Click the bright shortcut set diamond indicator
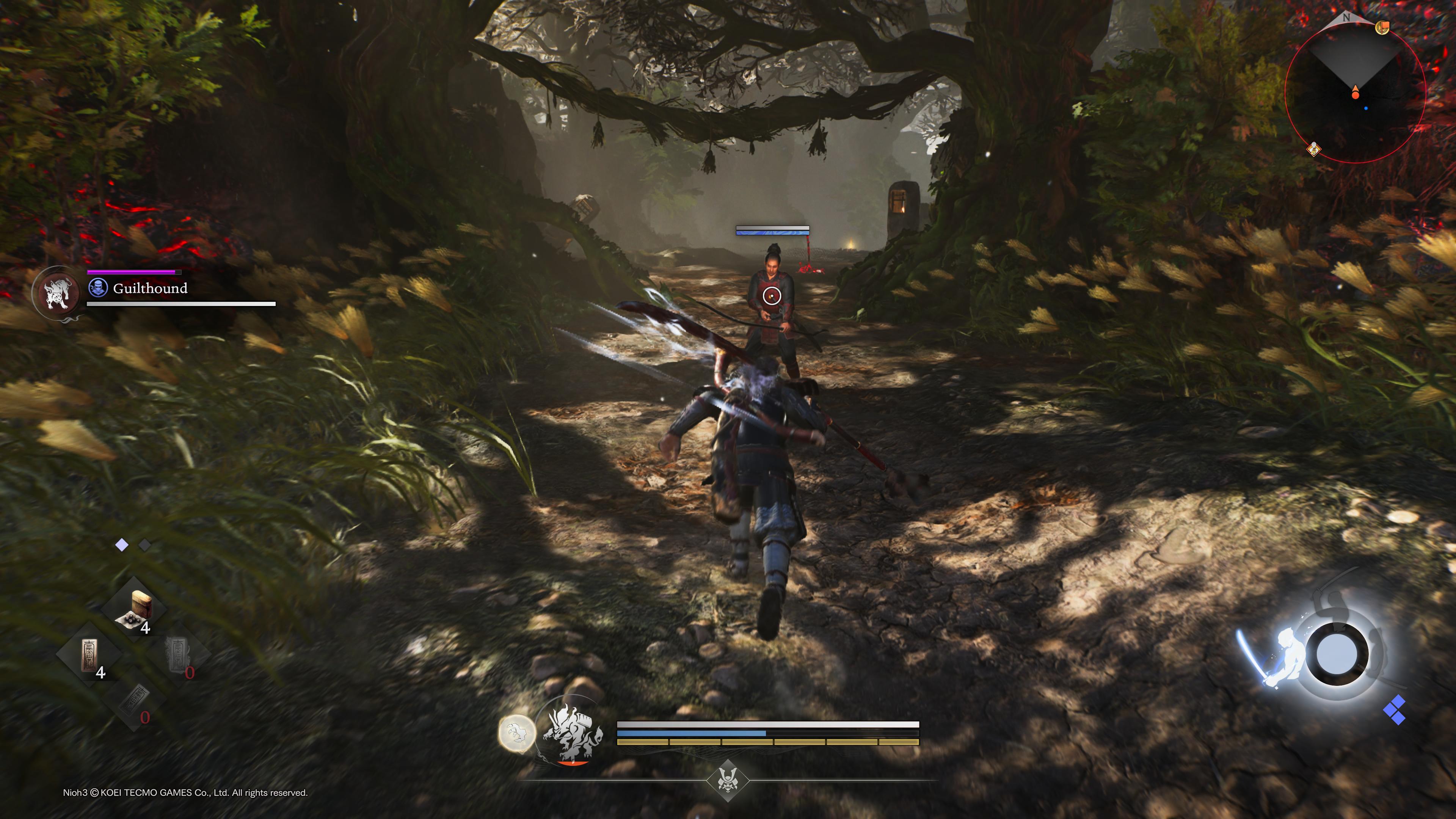Viewport: 1456px width, 819px height. click(121, 545)
